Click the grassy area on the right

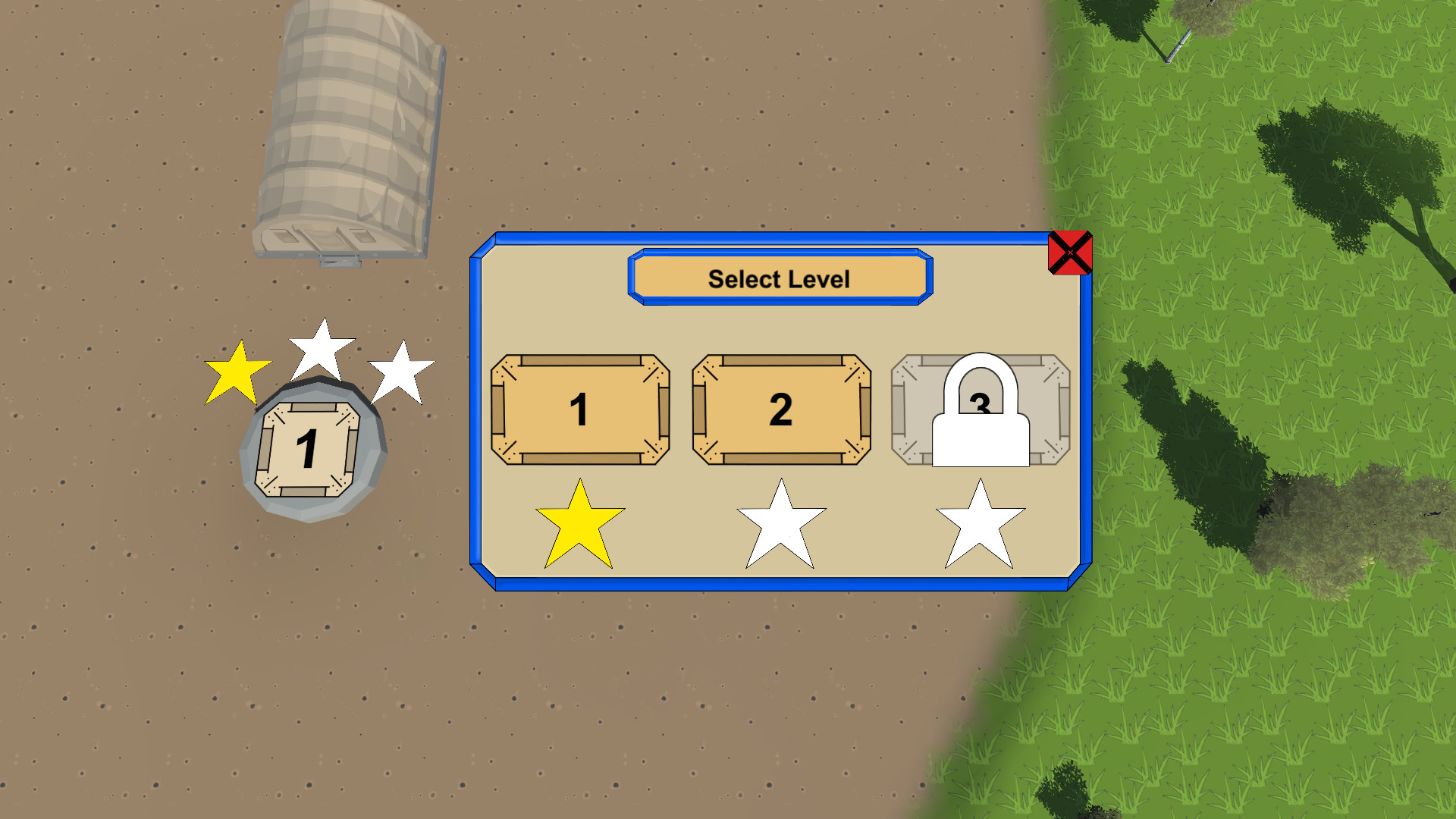point(1251,682)
